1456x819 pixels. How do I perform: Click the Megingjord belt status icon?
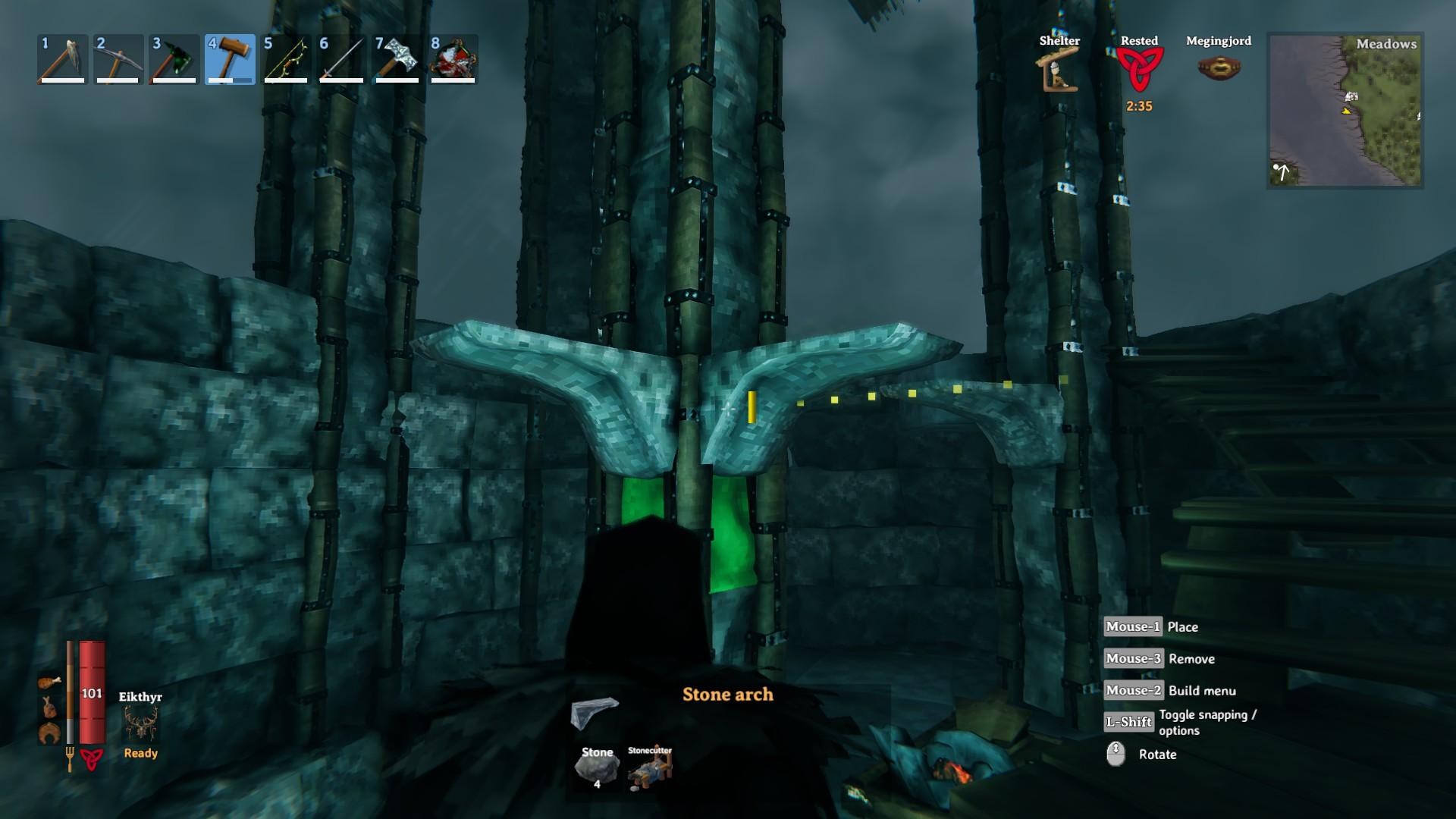tap(1218, 68)
